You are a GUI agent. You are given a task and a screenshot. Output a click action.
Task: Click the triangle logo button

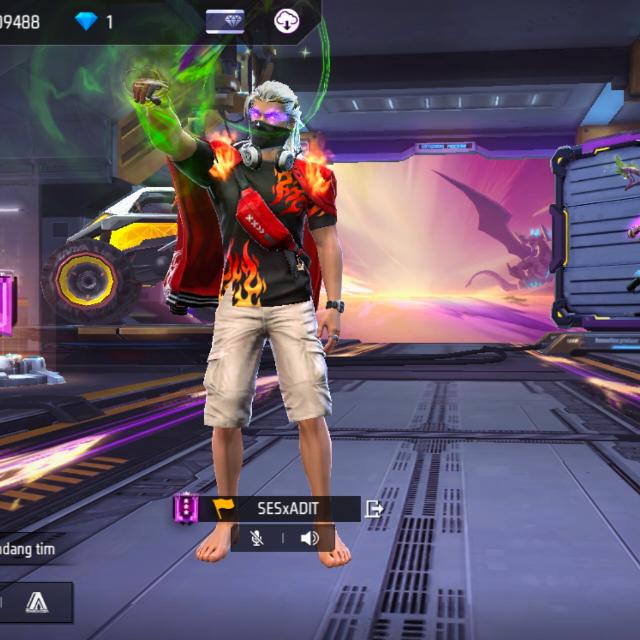[37, 601]
